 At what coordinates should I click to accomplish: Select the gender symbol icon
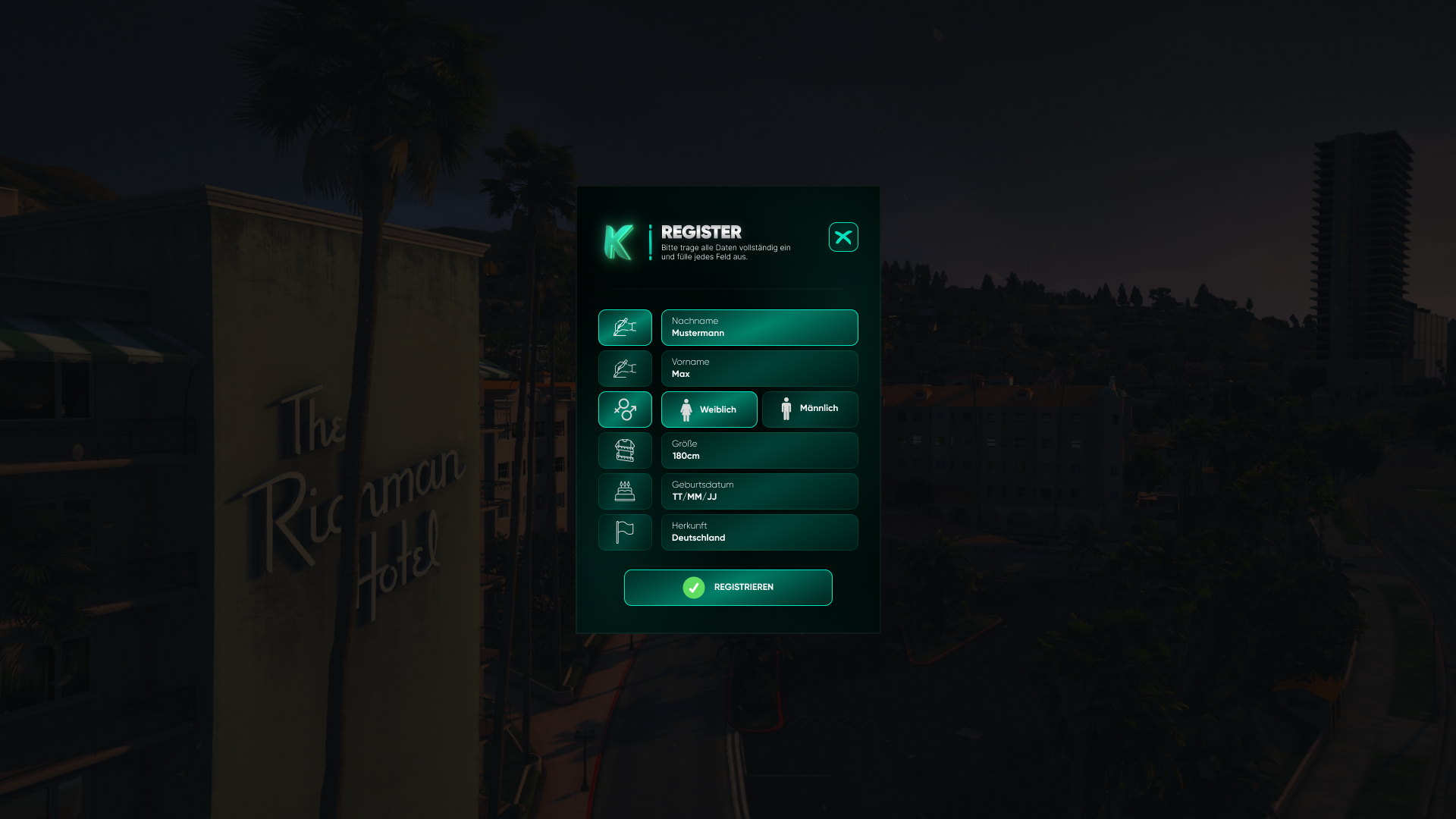coord(625,409)
